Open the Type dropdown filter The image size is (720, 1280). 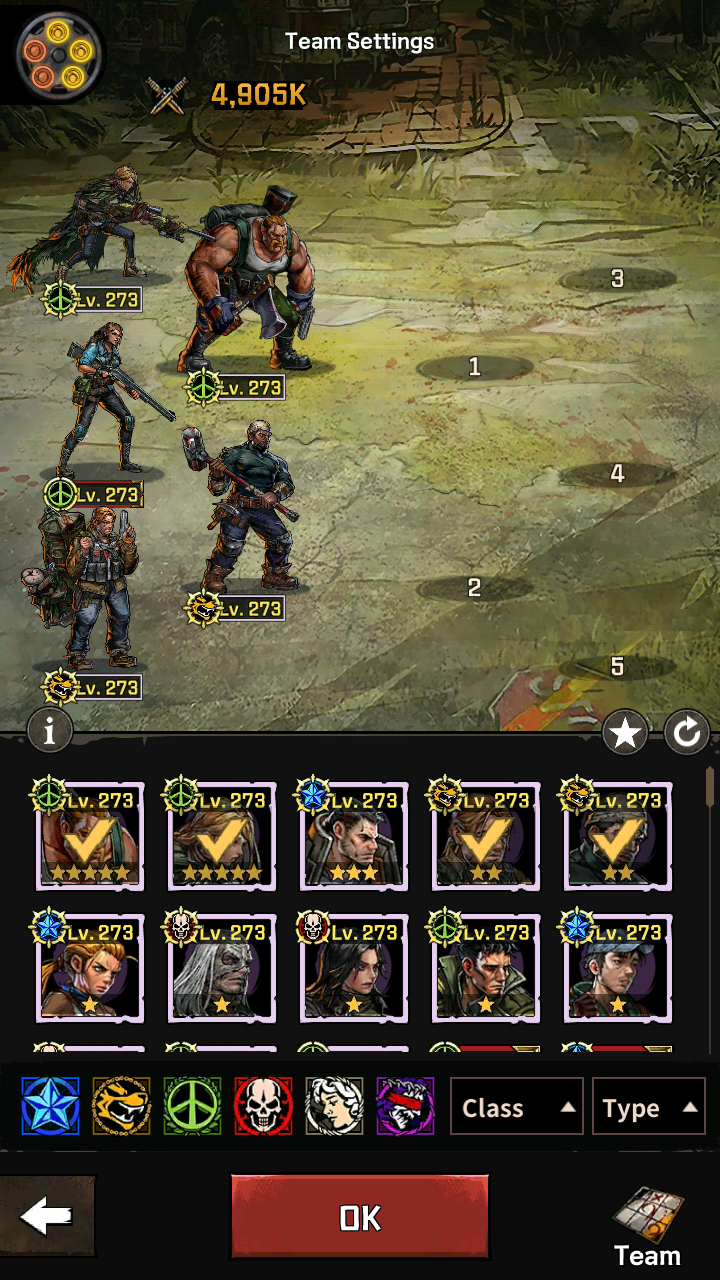click(x=648, y=1107)
